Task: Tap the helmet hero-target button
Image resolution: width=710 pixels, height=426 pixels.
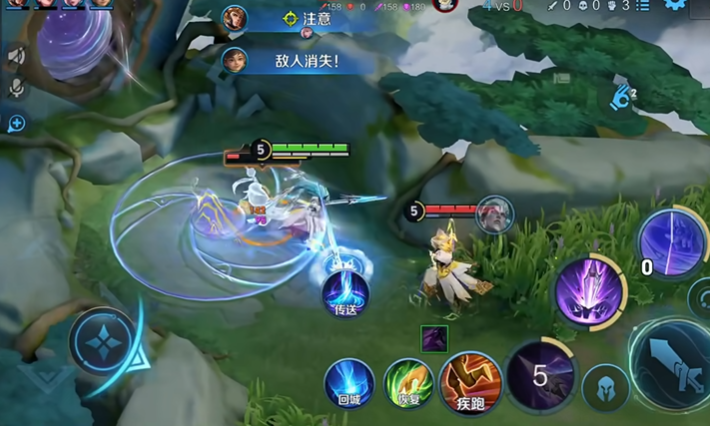Action: (x=606, y=388)
